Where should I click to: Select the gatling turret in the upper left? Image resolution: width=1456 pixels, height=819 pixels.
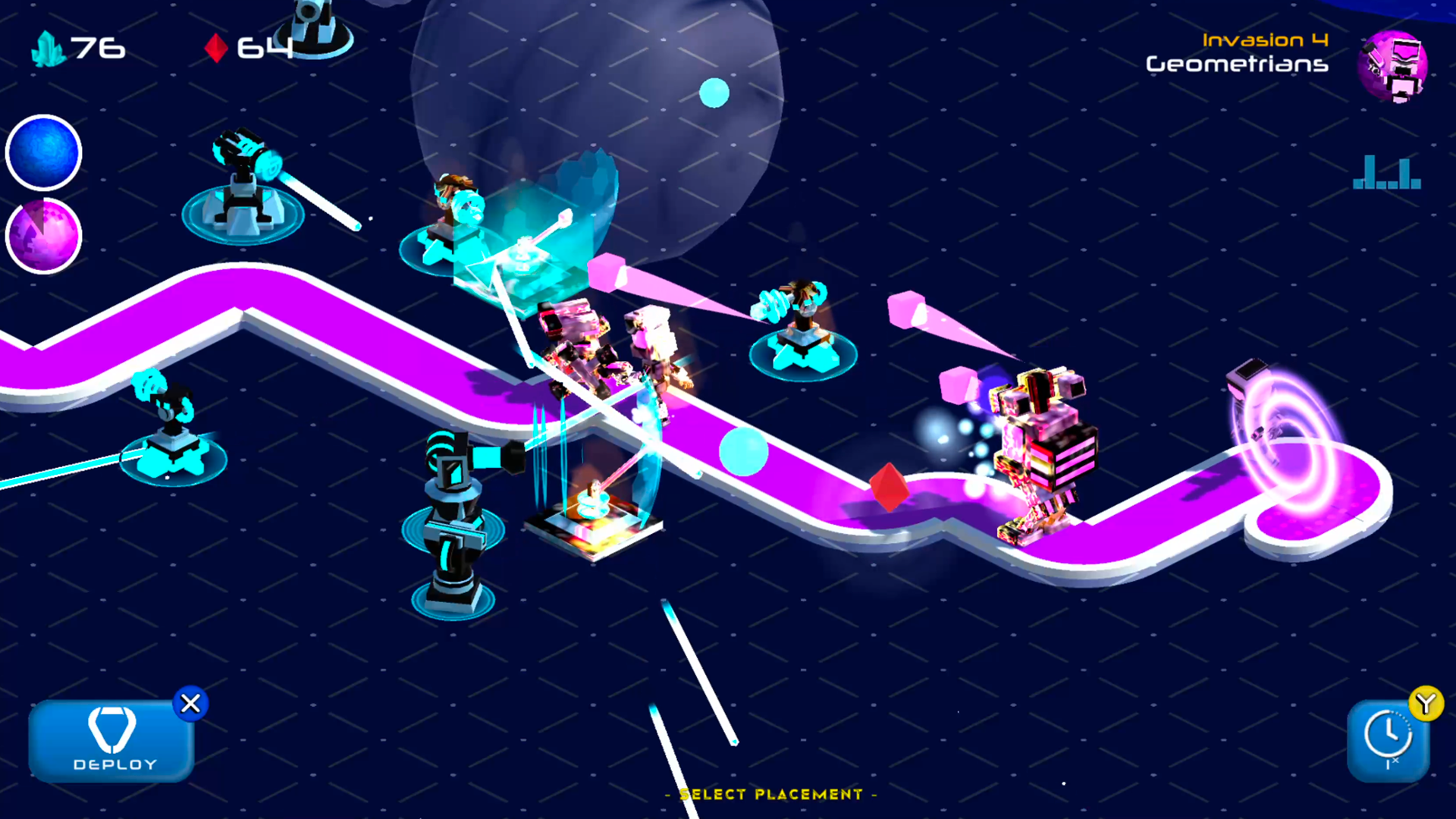243,182
